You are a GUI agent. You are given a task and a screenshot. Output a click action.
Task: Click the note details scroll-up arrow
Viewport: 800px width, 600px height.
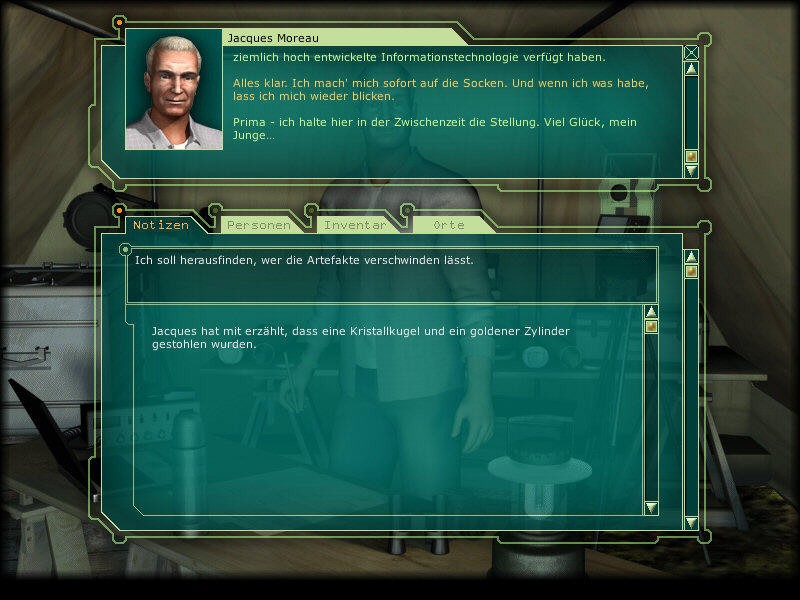[x=651, y=311]
